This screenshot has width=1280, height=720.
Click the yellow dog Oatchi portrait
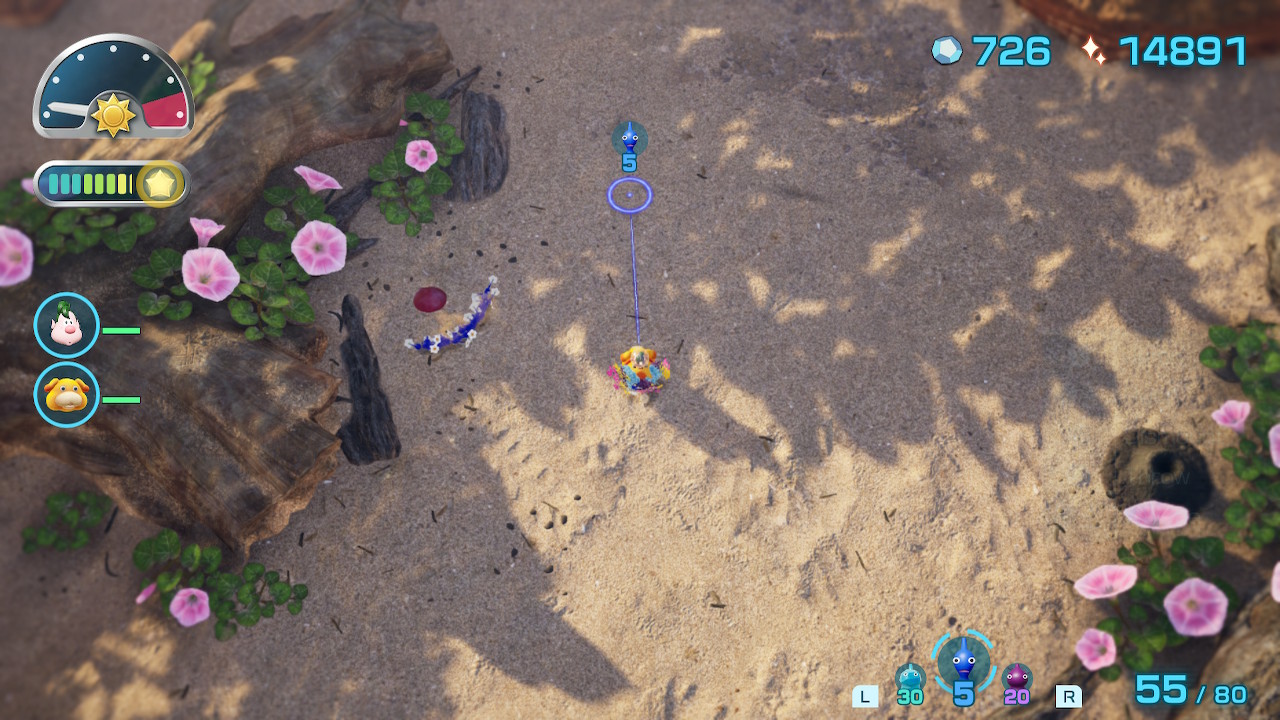coord(67,395)
